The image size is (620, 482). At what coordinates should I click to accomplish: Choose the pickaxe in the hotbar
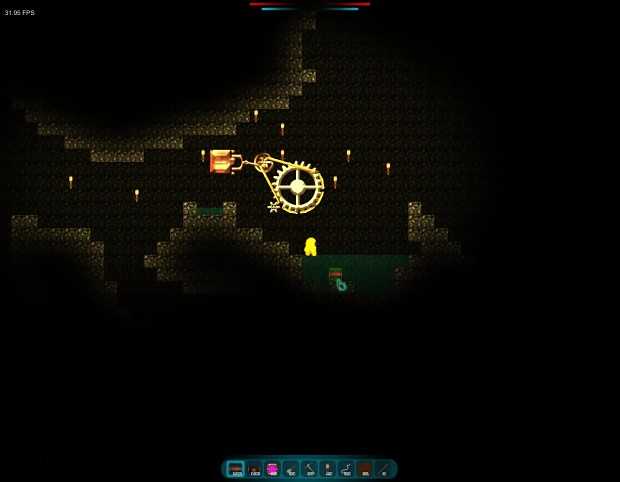(309, 469)
